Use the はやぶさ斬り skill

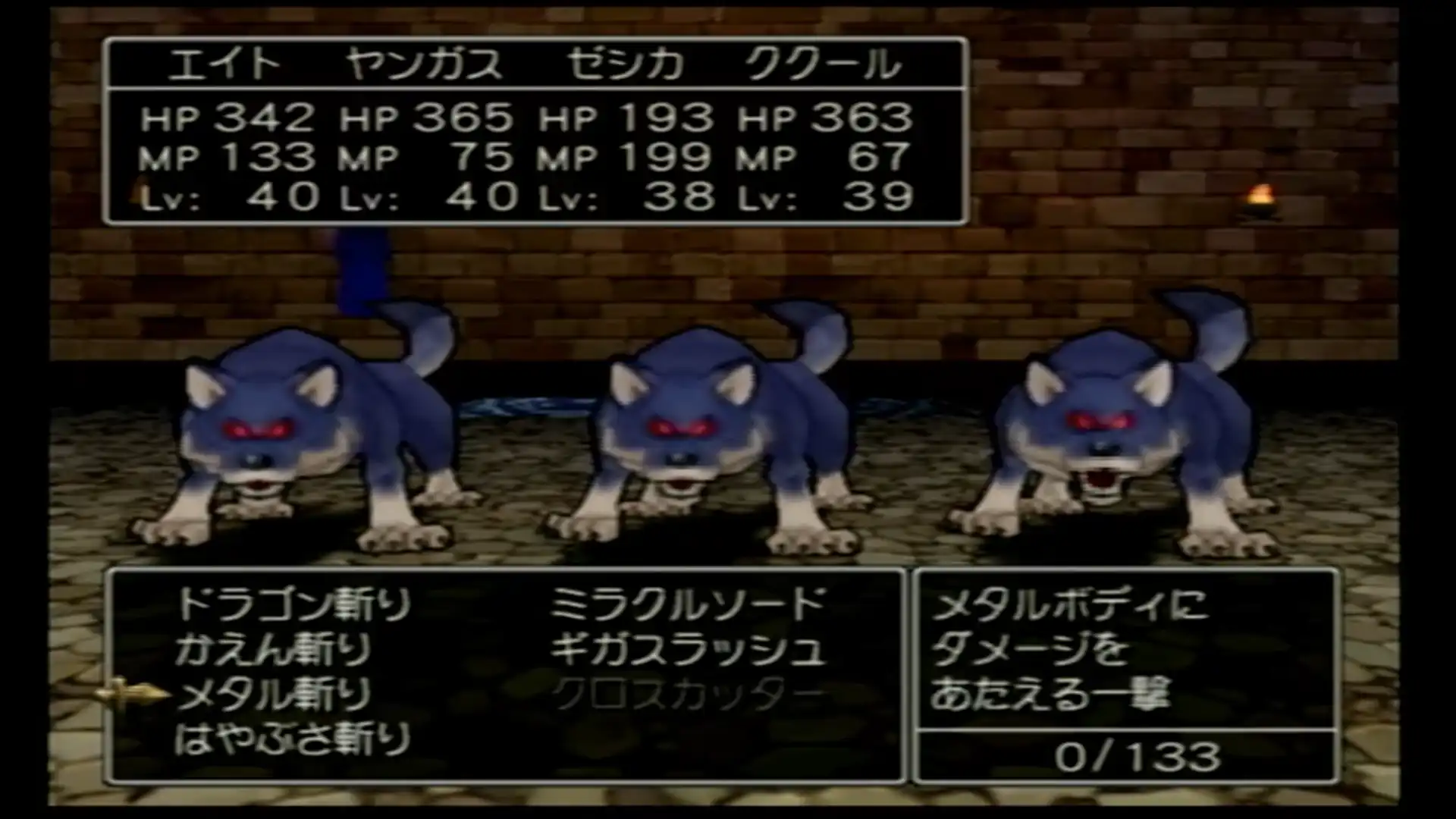click(x=293, y=739)
